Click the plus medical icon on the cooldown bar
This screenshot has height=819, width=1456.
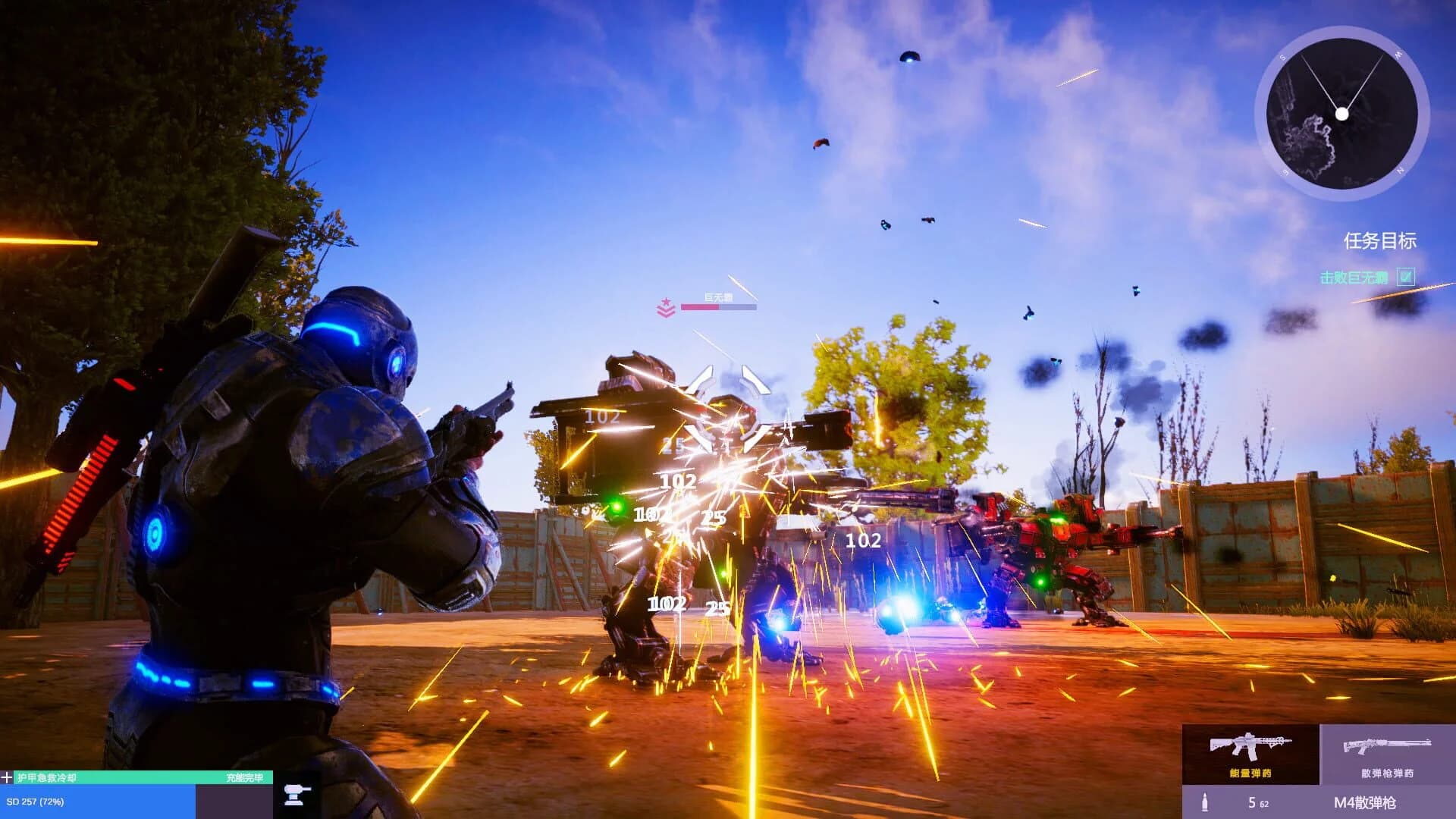pyautogui.click(x=8, y=777)
